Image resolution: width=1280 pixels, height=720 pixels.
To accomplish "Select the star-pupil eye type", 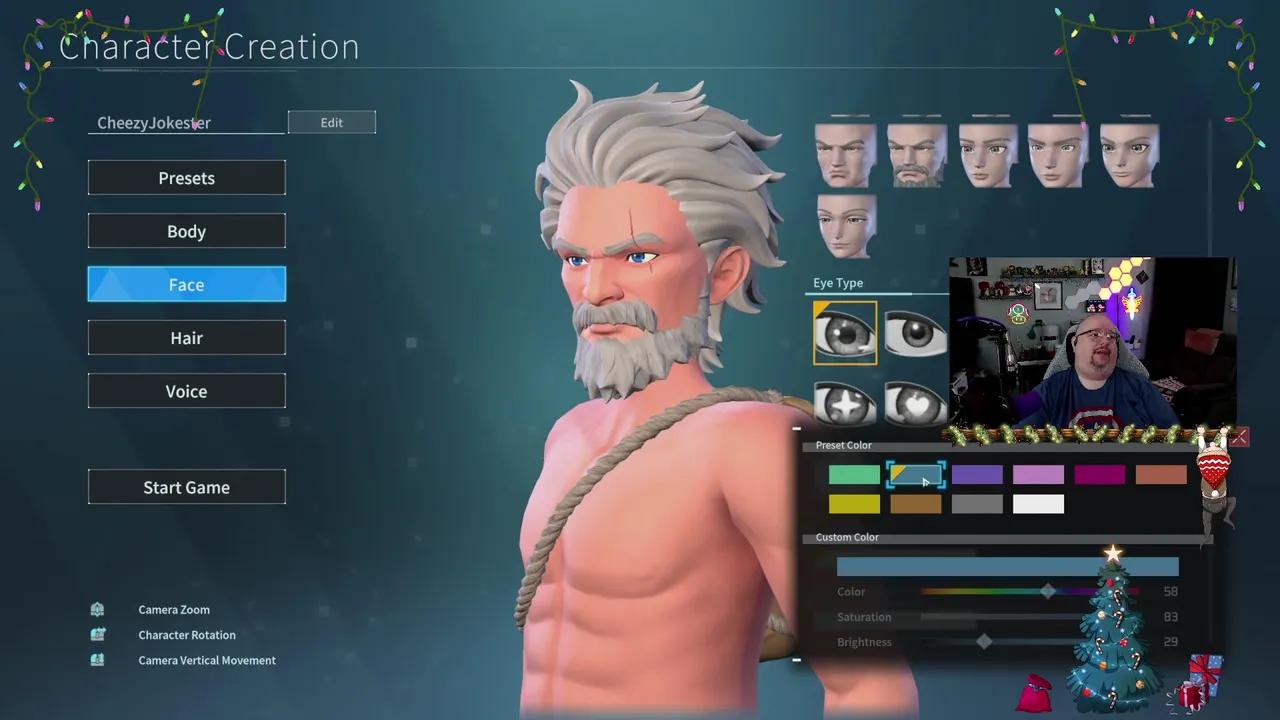I will (845, 403).
